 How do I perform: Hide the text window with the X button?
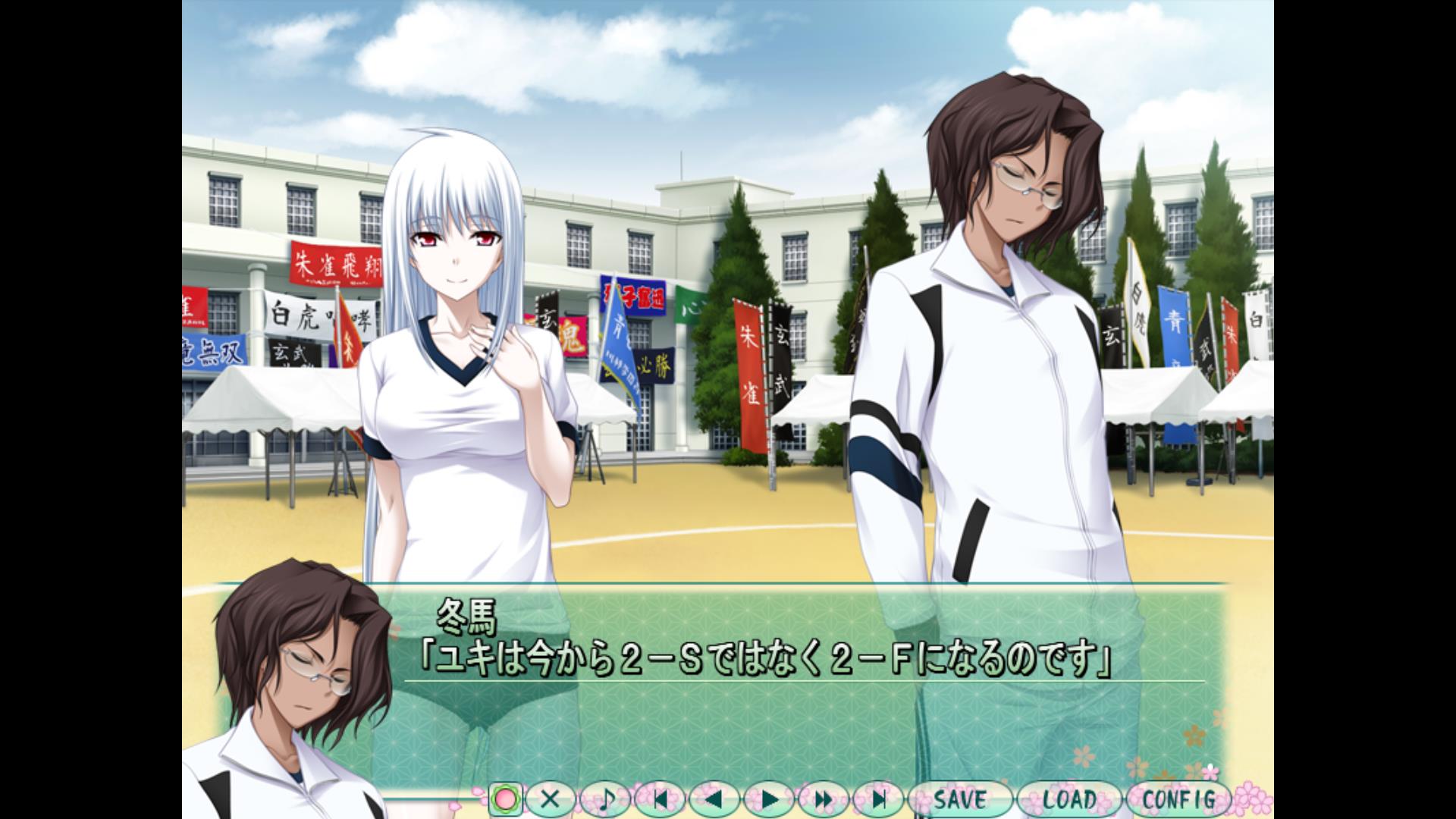click(551, 799)
